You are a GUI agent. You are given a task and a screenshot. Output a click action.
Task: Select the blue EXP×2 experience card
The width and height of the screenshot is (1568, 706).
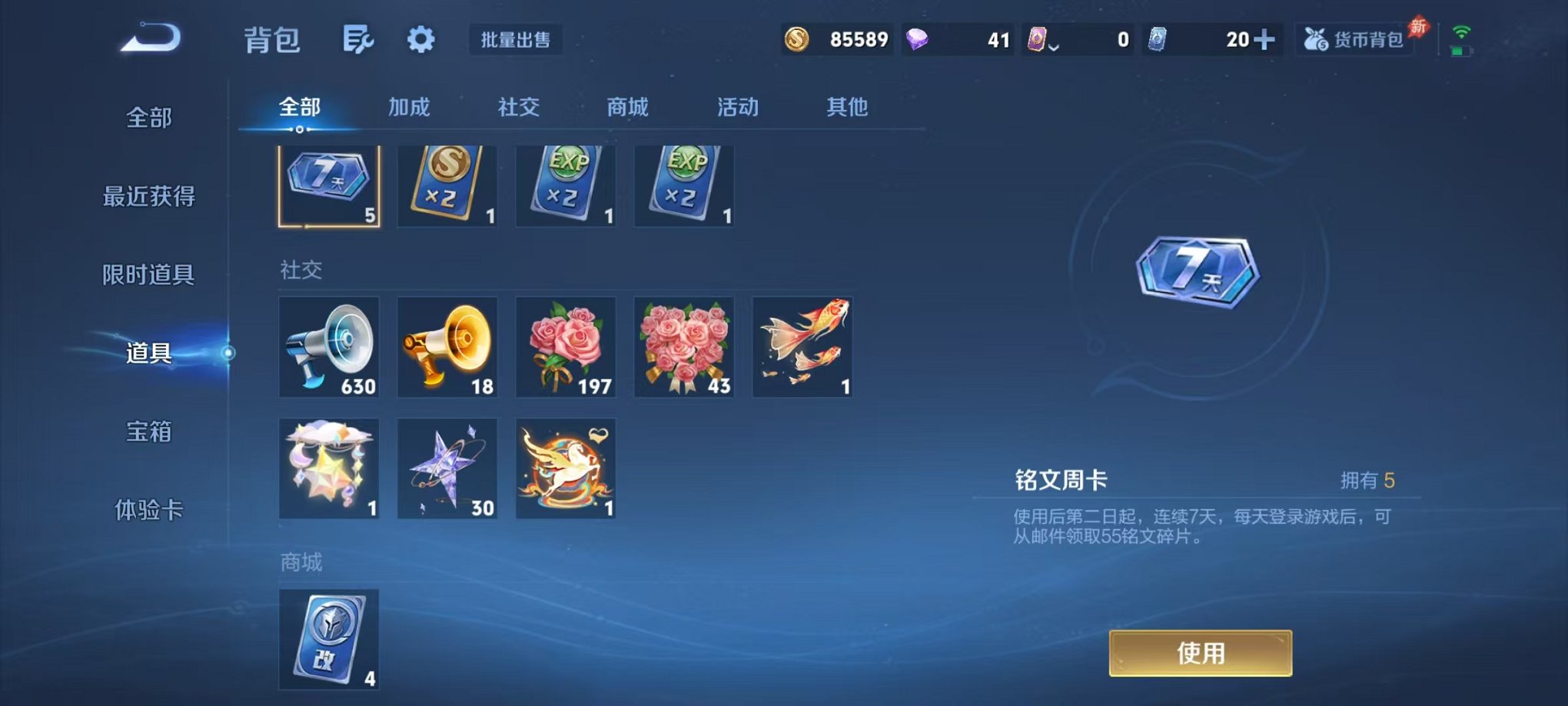pyautogui.click(x=565, y=185)
